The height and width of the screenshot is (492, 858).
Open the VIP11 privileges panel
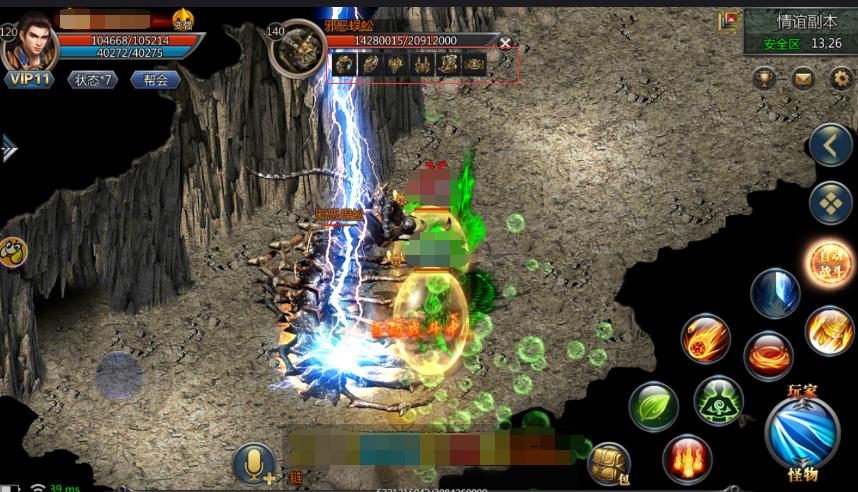click(31, 78)
